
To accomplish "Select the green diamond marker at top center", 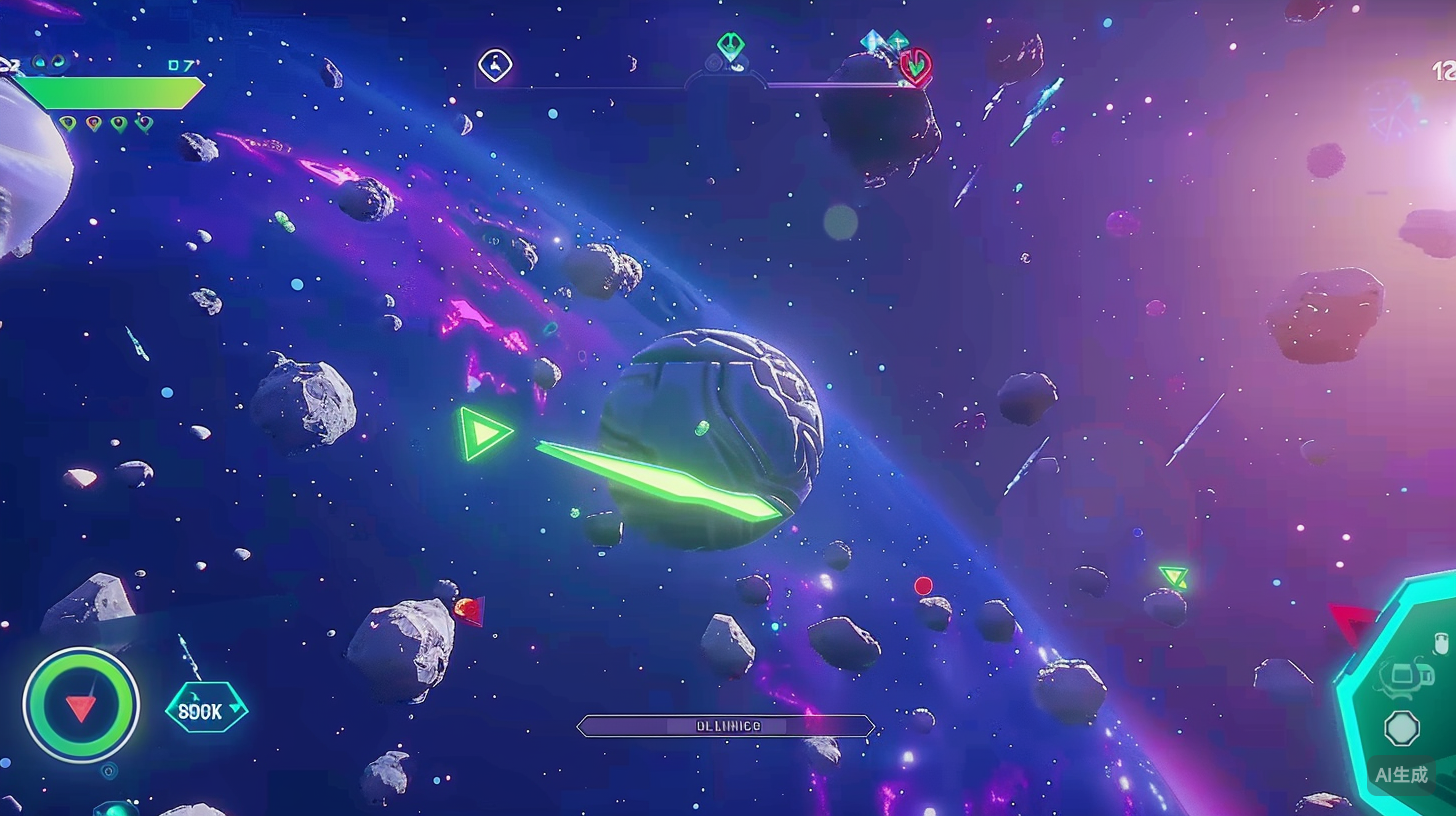I will tap(730, 46).
